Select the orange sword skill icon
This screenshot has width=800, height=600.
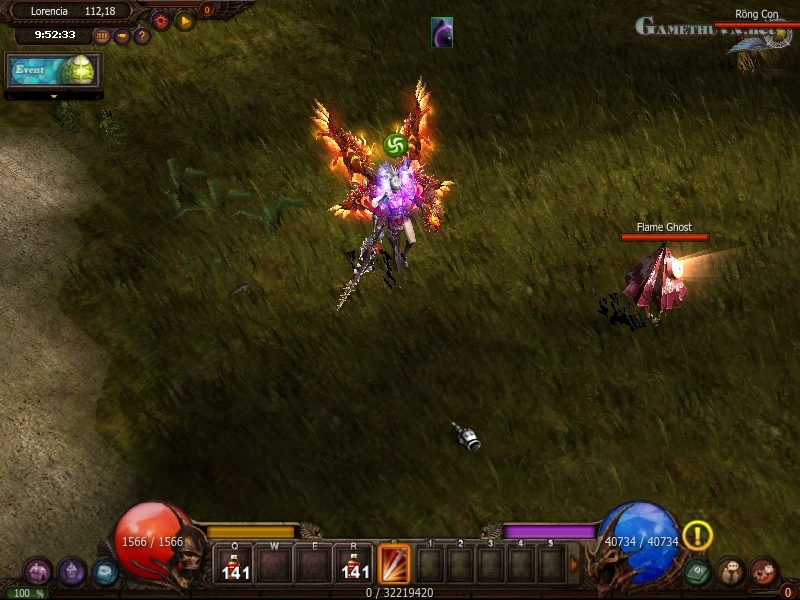[x=394, y=562]
